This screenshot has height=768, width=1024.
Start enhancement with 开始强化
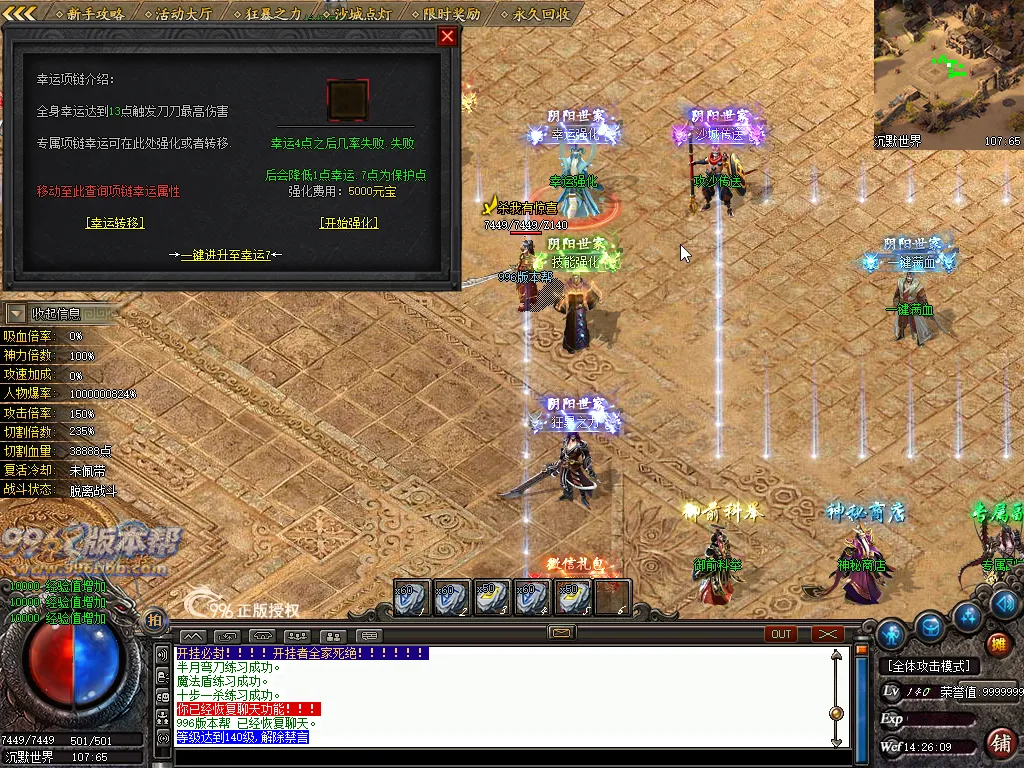pyautogui.click(x=348, y=223)
